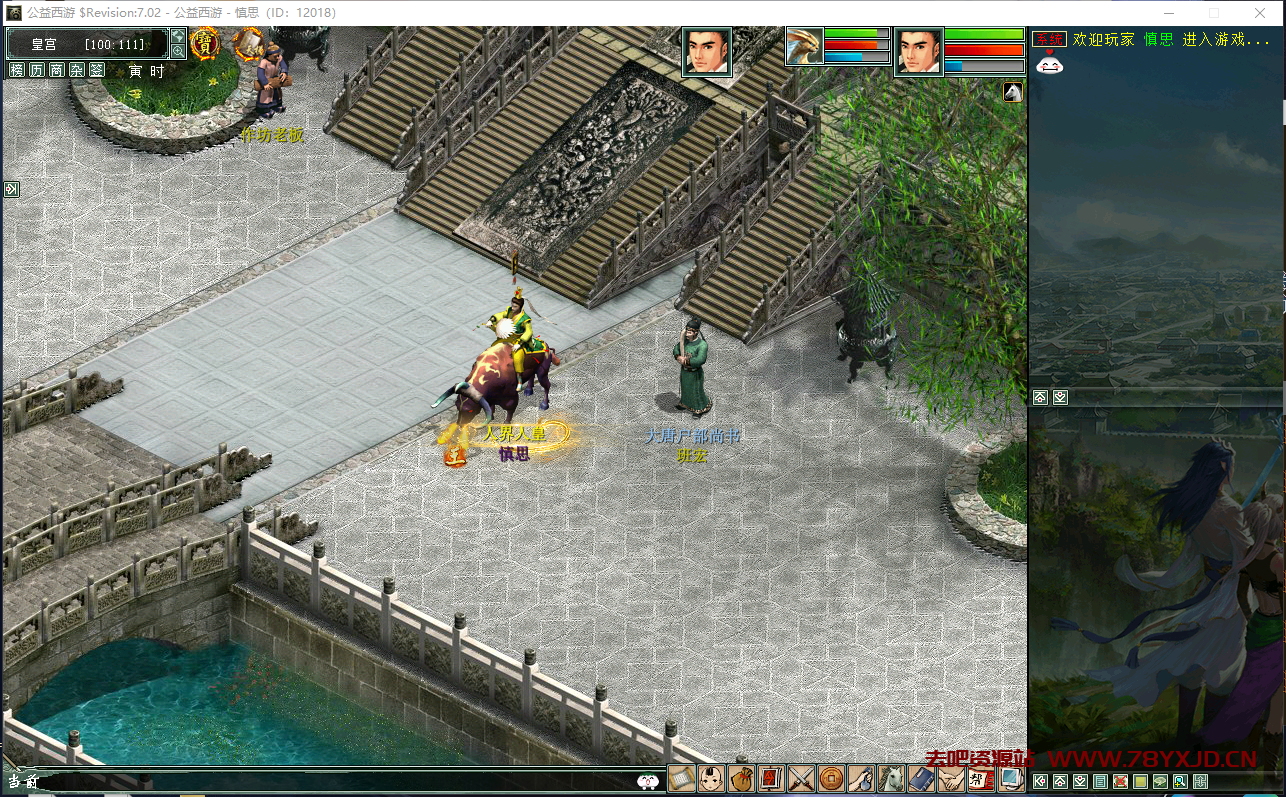Open the child face character icon
The image size is (1286, 797).
[711, 778]
